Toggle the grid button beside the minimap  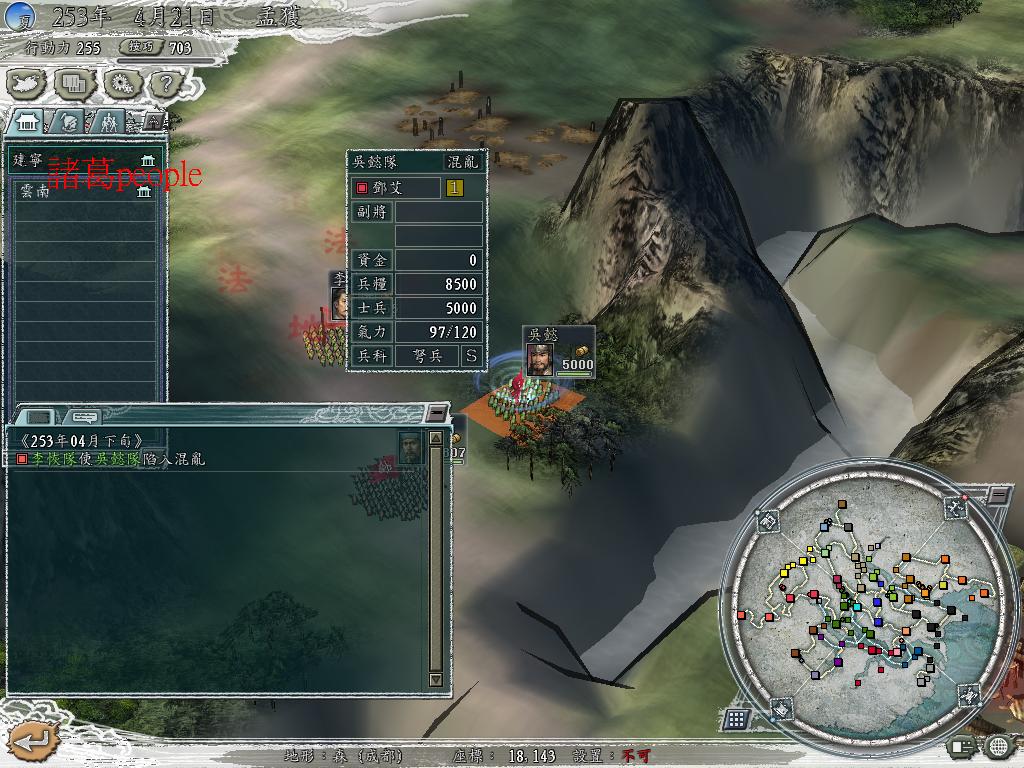(x=737, y=718)
